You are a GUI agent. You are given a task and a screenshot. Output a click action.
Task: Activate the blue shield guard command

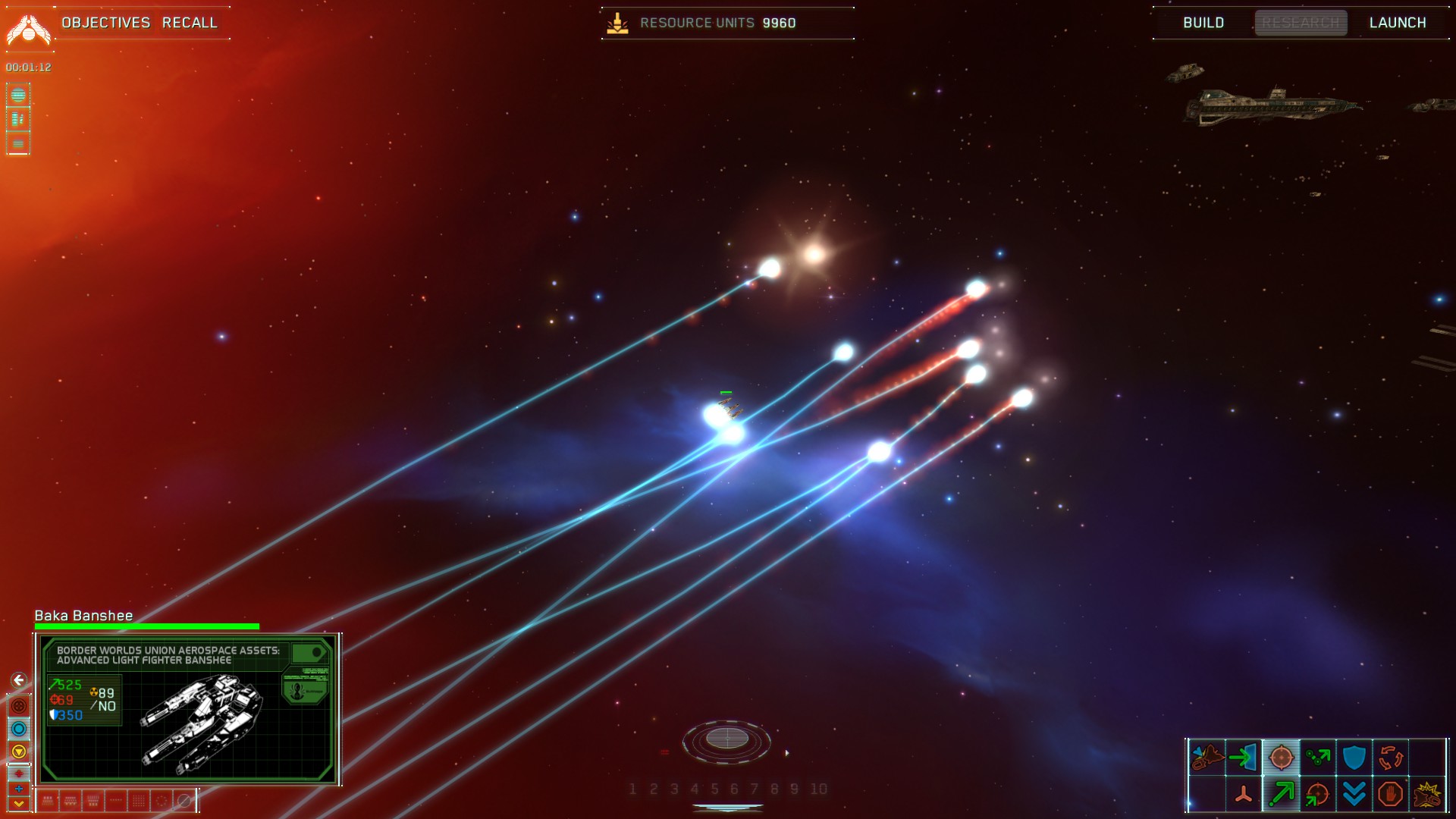pos(1354,757)
